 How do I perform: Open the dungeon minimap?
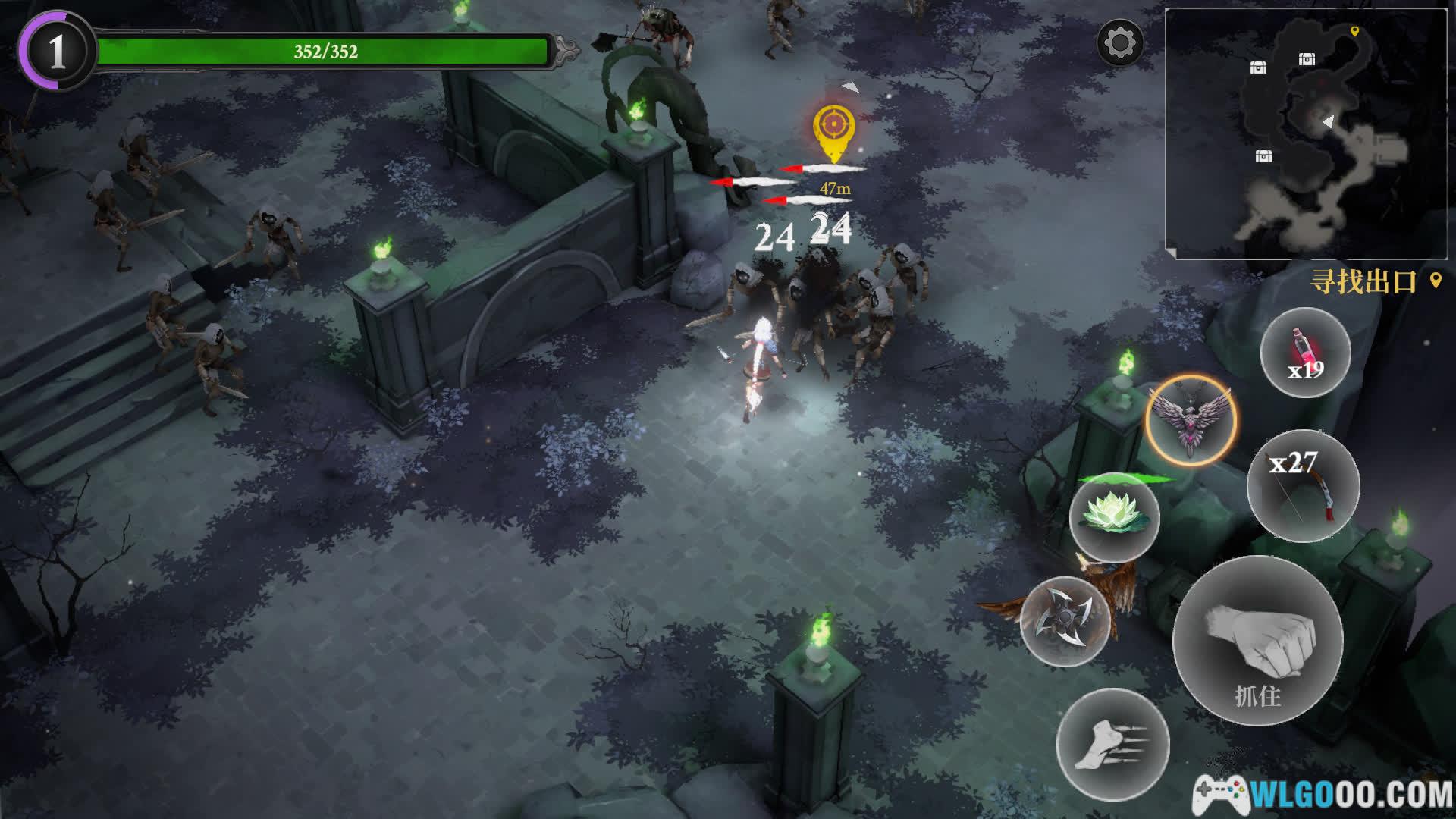(x=1306, y=133)
